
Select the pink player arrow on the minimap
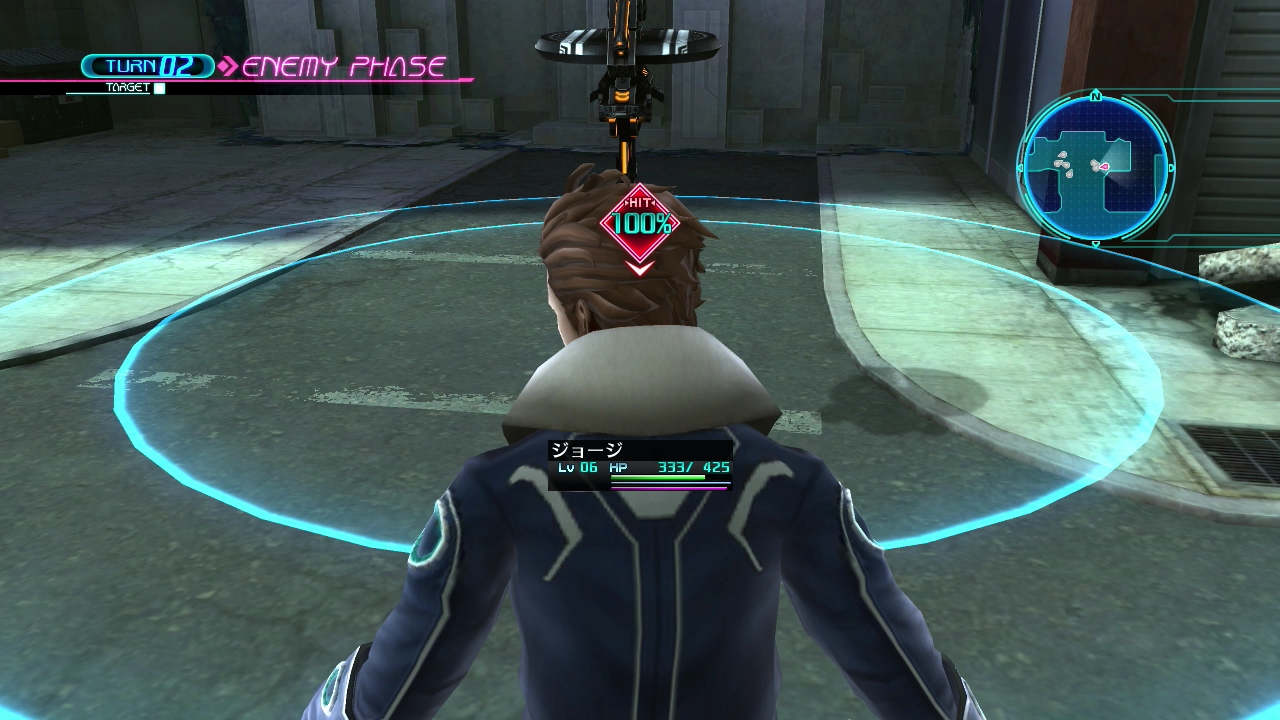pyautogui.click(x=1104, y=167)
